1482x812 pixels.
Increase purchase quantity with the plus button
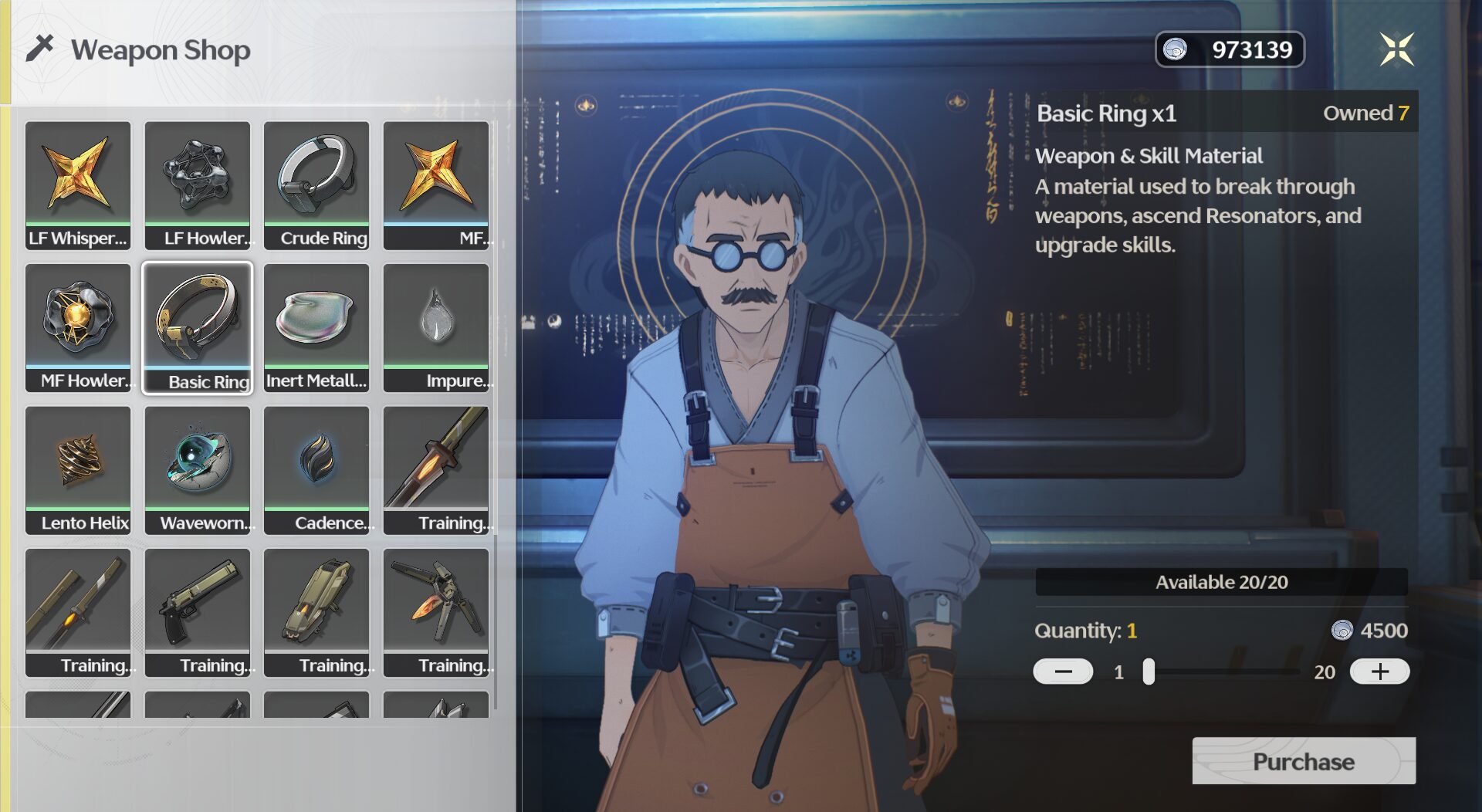click(x=1379, y=672)
